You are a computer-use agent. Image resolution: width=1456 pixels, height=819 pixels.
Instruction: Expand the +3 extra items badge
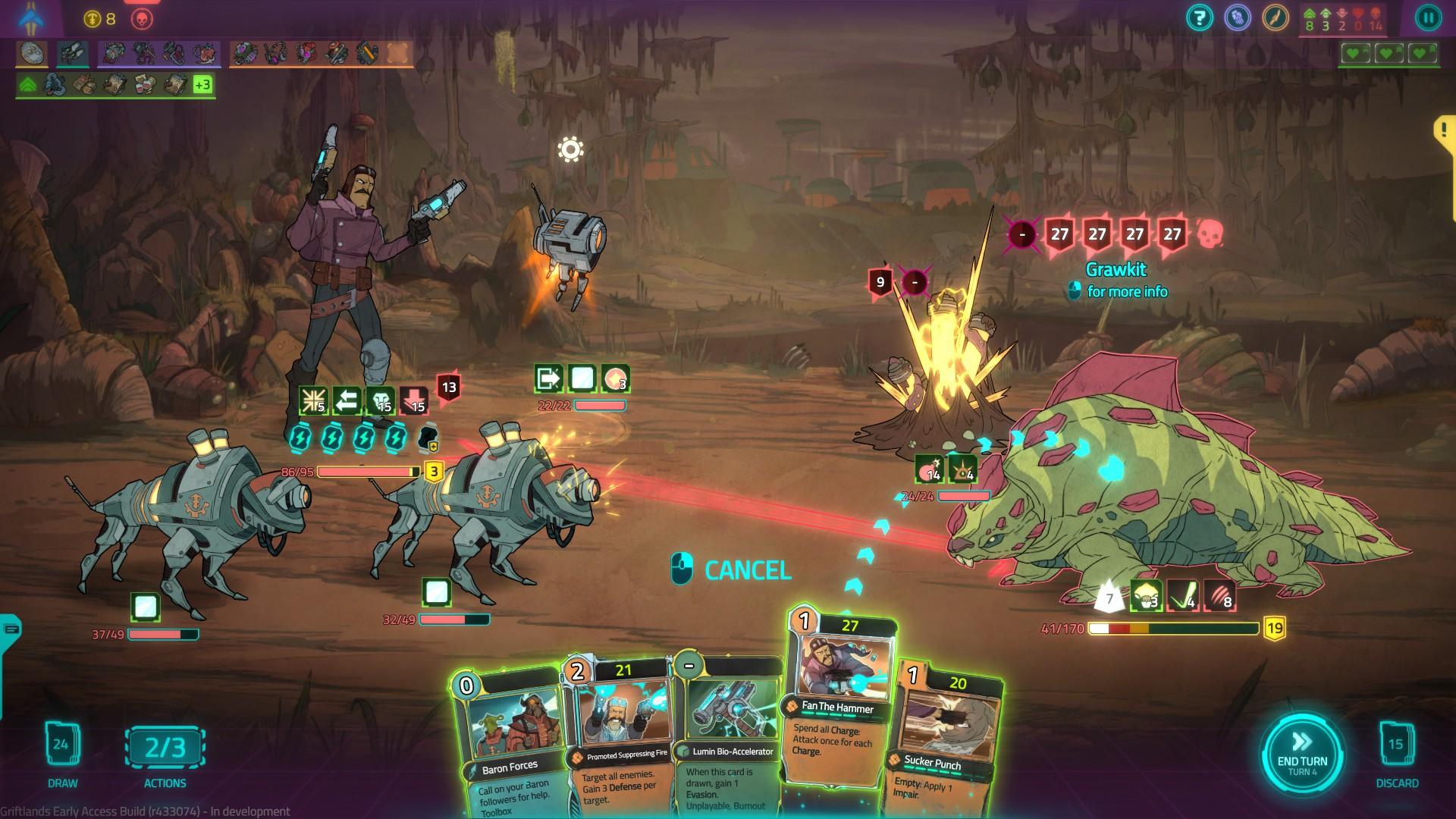pos(202,84)
